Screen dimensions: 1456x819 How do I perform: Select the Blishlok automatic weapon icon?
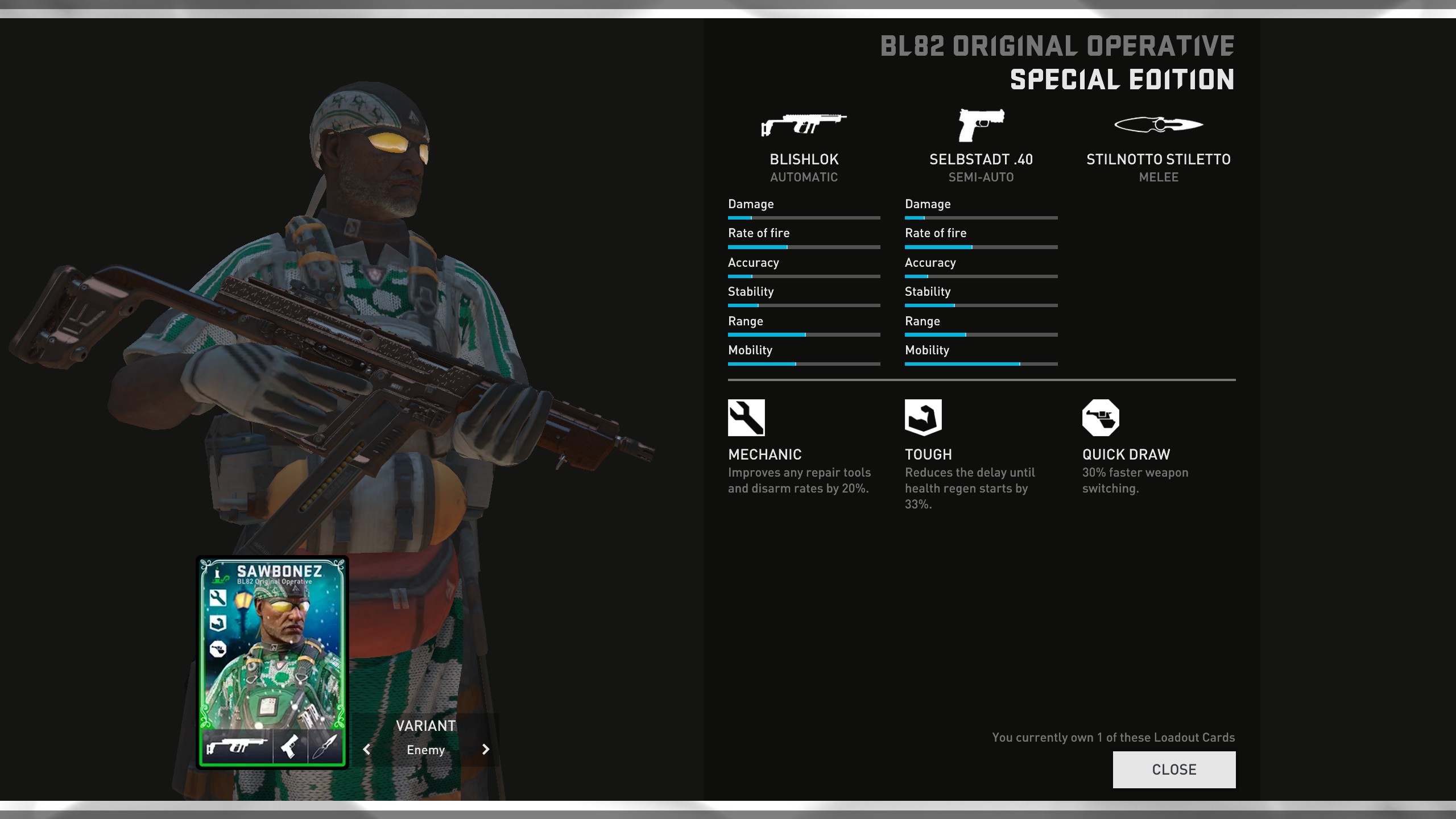804,125
